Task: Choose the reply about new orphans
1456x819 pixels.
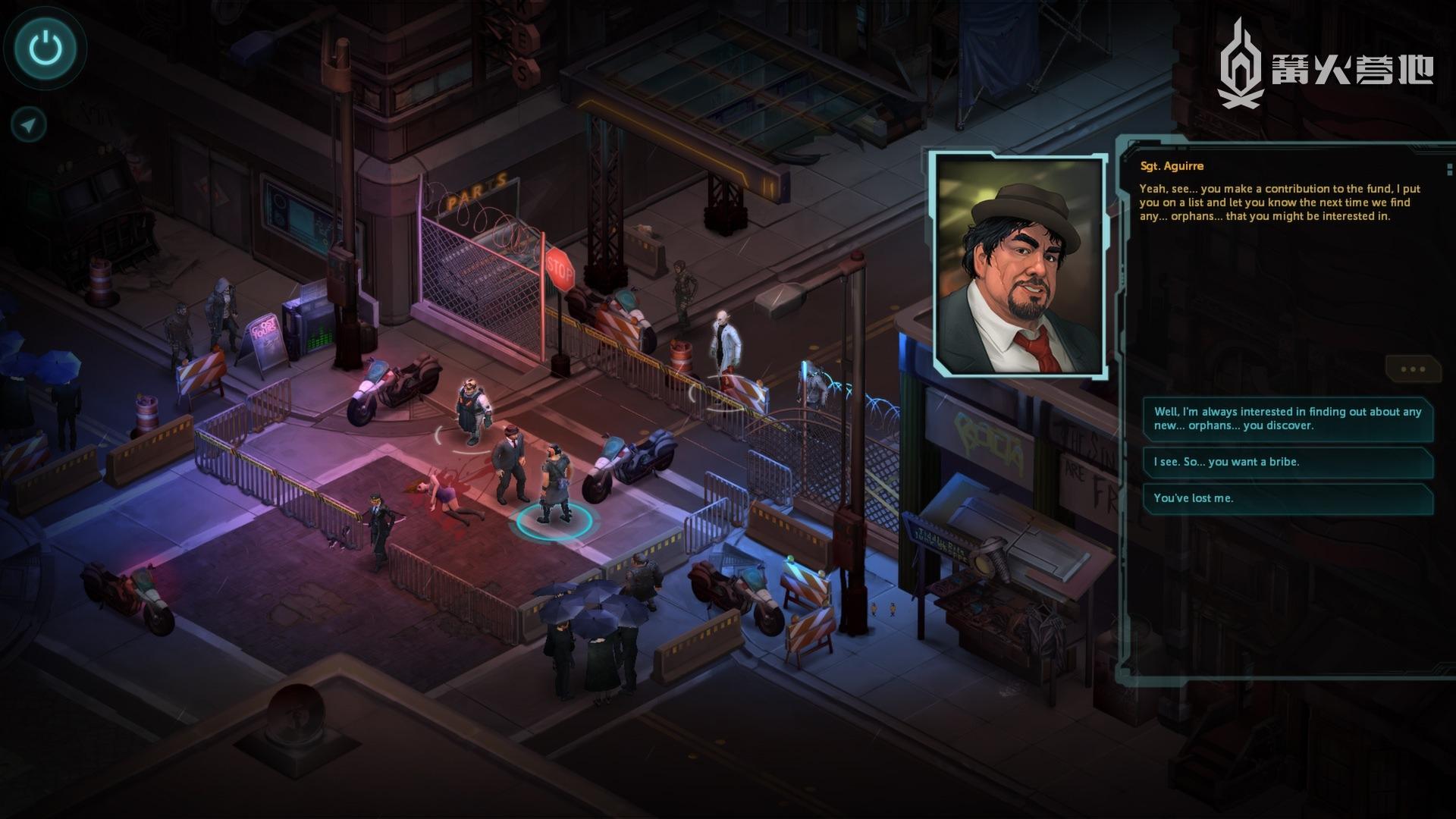Action: pos(1288,419)
